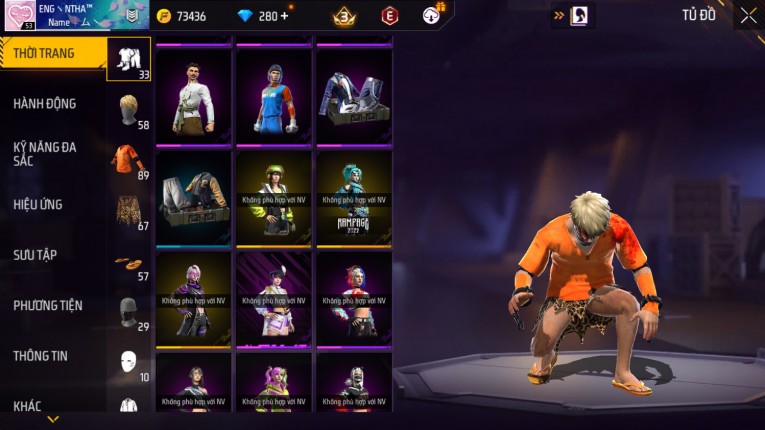This screenshot has width=765, height=430.
Task: Show the orange shirt tops subcategory
Action: (129, 161)
